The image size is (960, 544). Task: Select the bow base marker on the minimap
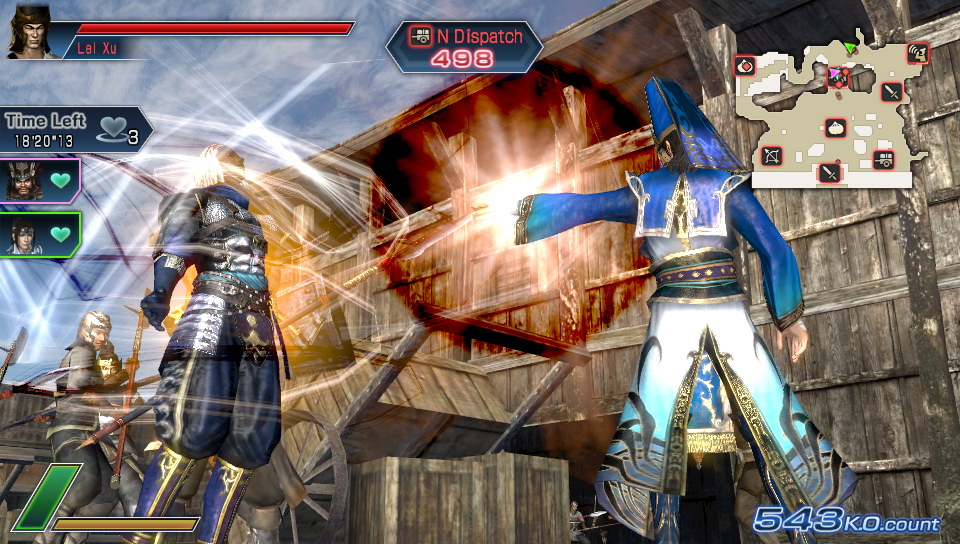(x=772, y=156)
